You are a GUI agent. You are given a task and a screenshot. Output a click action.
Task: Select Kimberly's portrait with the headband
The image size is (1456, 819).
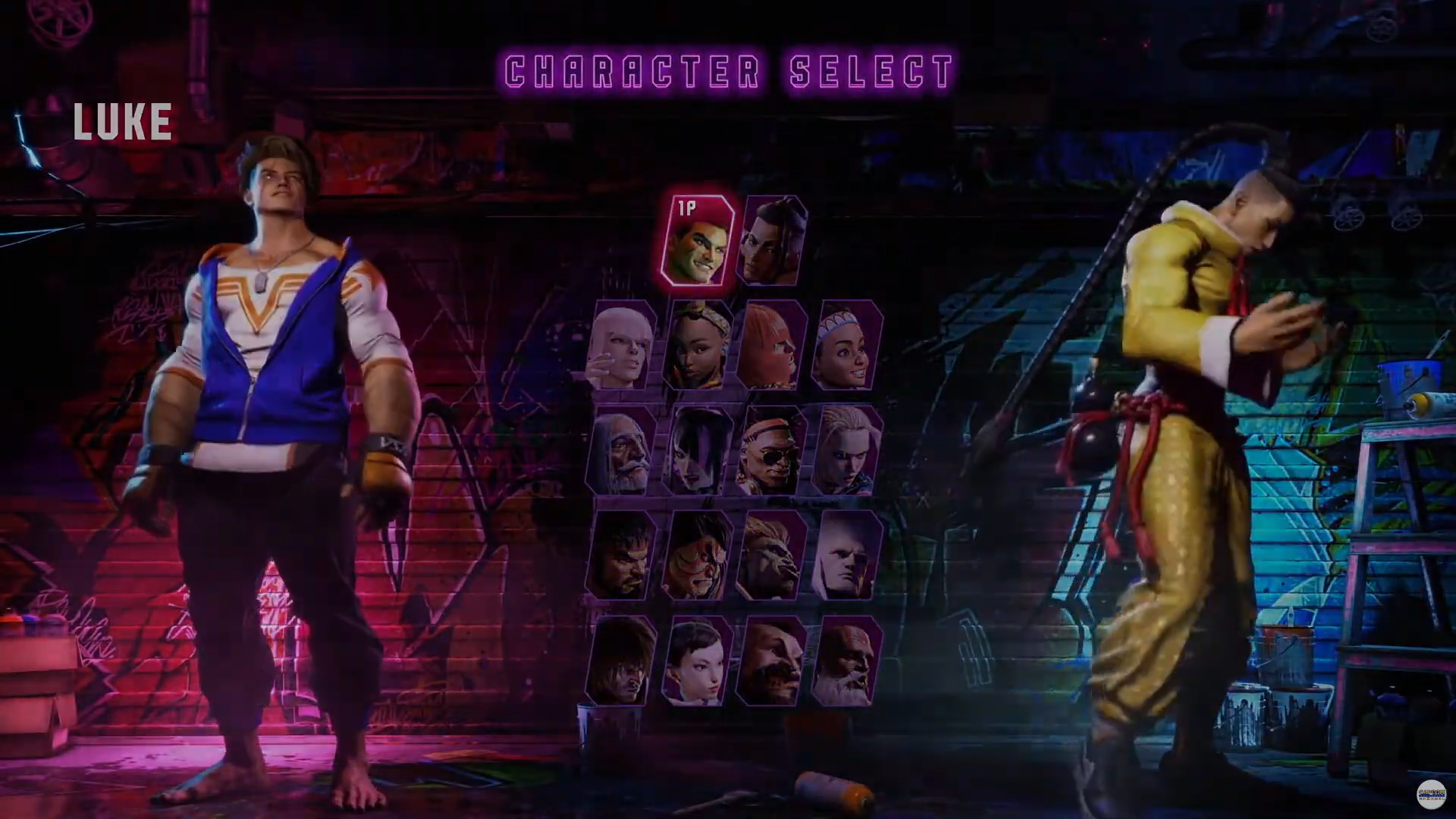tap(696, 346)
